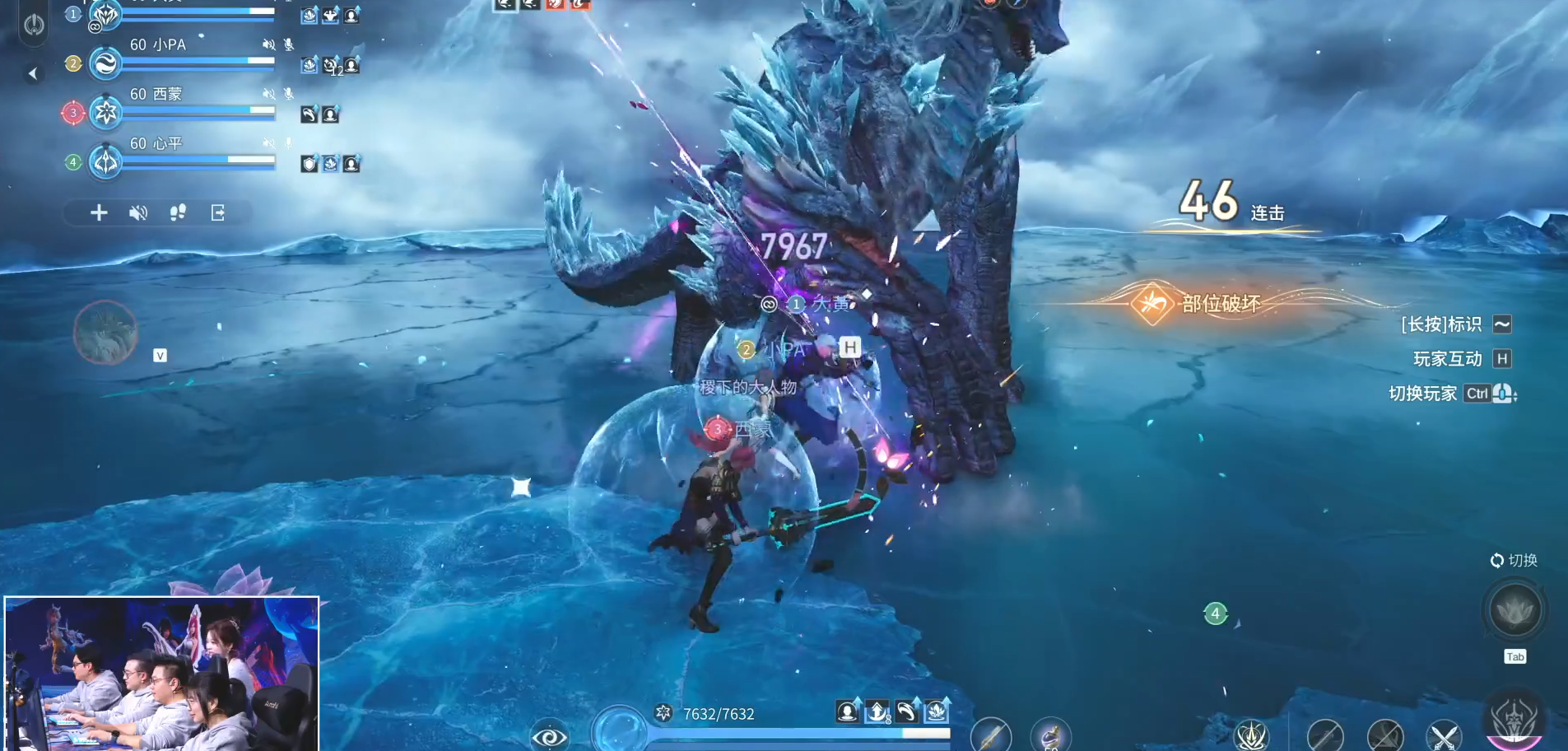Select teammate 小PA's class portrait
Image resolution: width=1568 pixels, height=751 pixels.
106,63
